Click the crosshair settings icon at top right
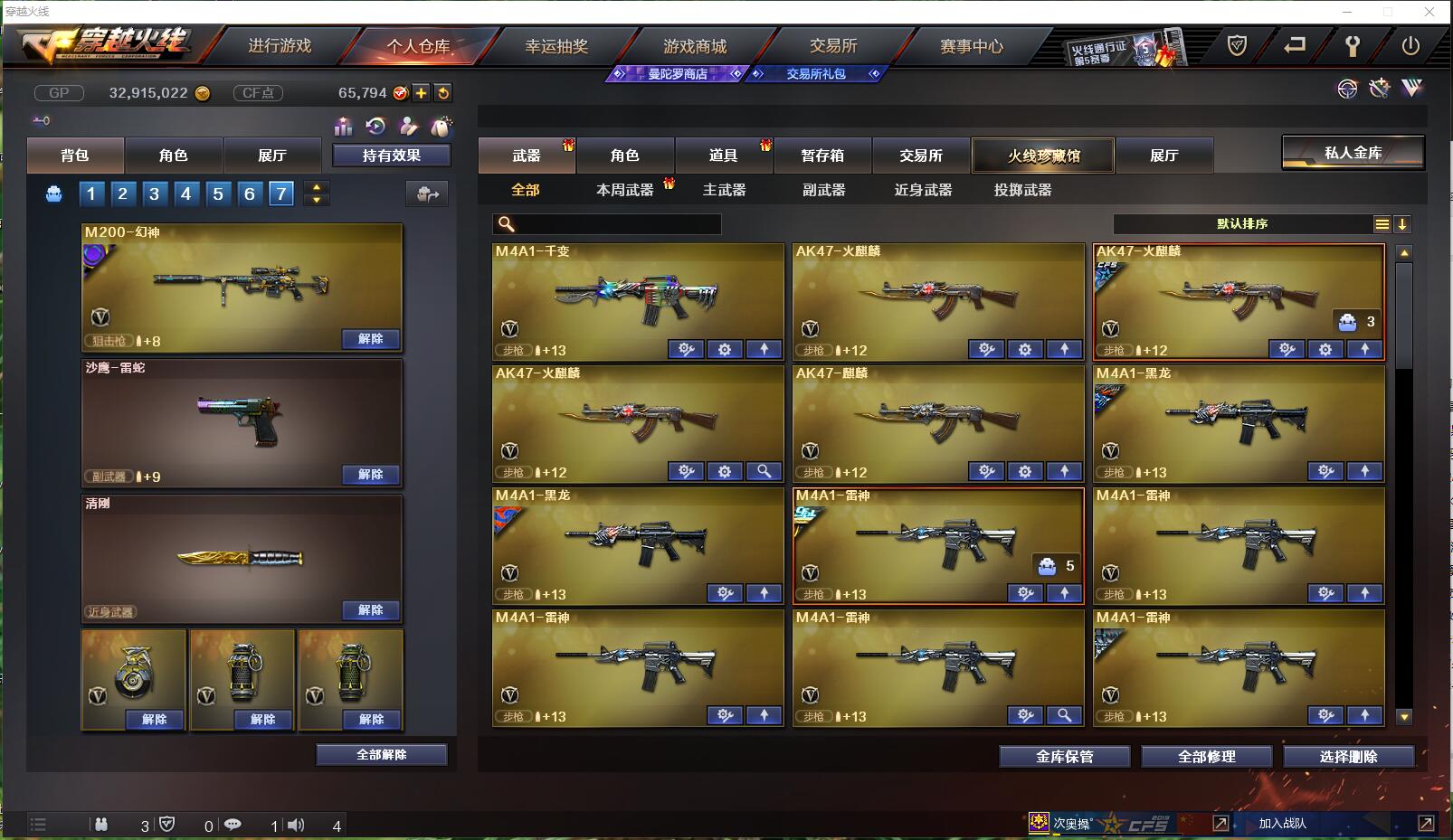 [1348, 88]
